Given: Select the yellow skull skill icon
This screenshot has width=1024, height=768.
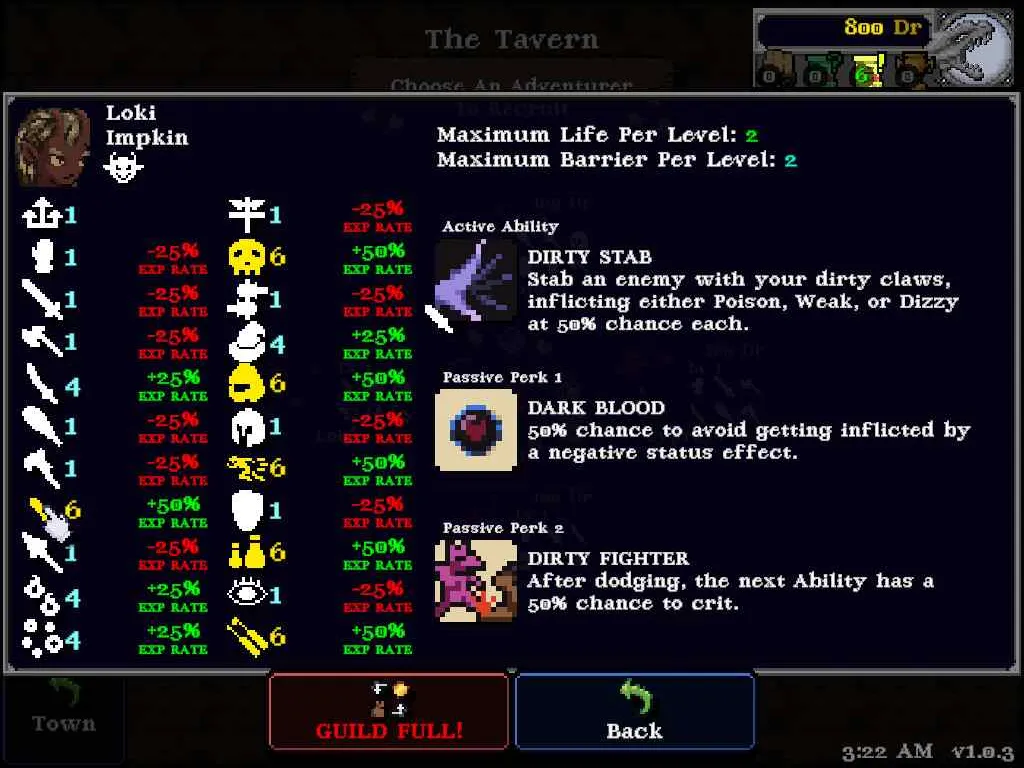Looking at the screenshot, I should (x=245, y=257).
